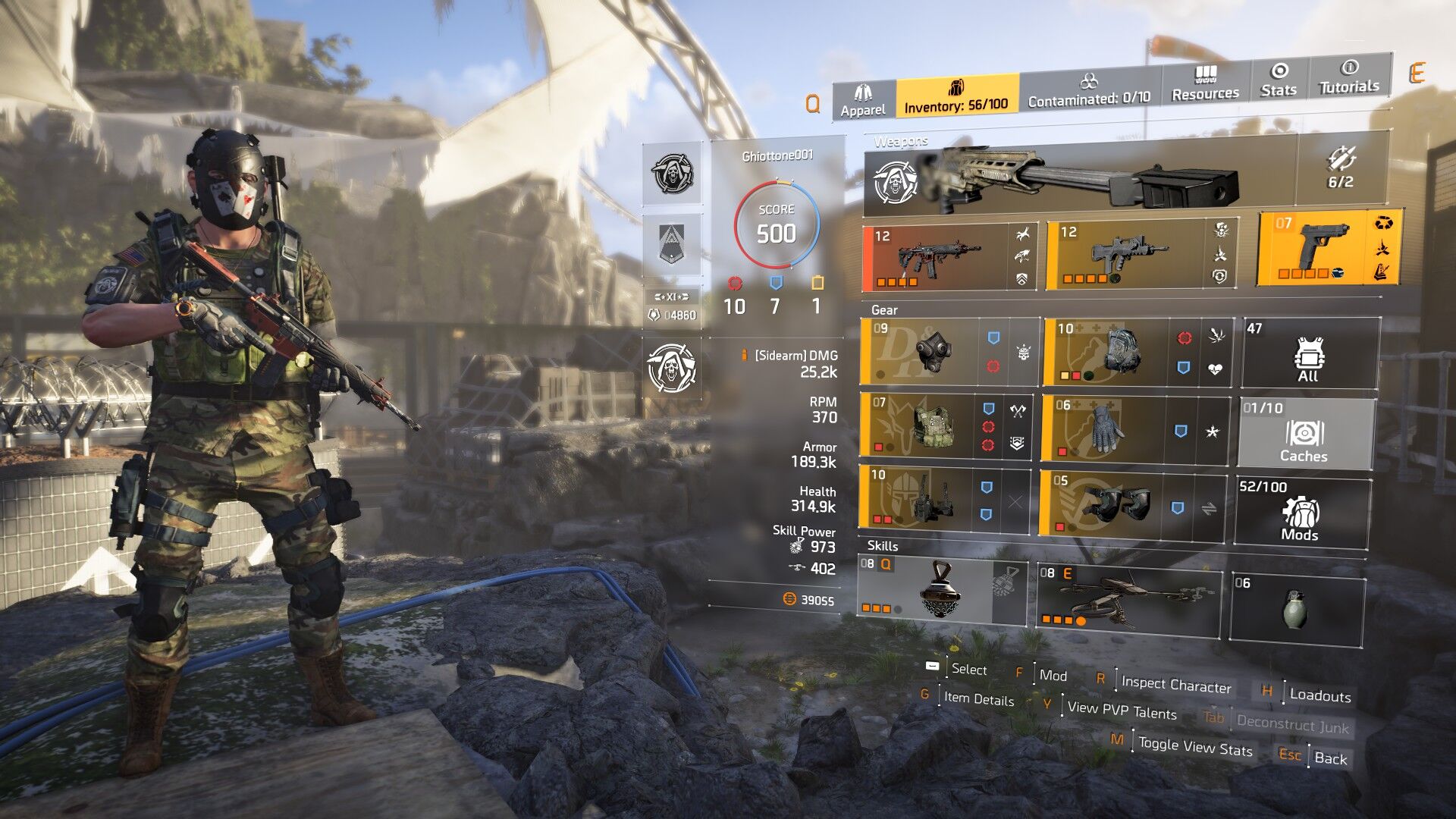Switch to the Apparel tab
Screen dimensions: 1456x819
pos(863,101)
